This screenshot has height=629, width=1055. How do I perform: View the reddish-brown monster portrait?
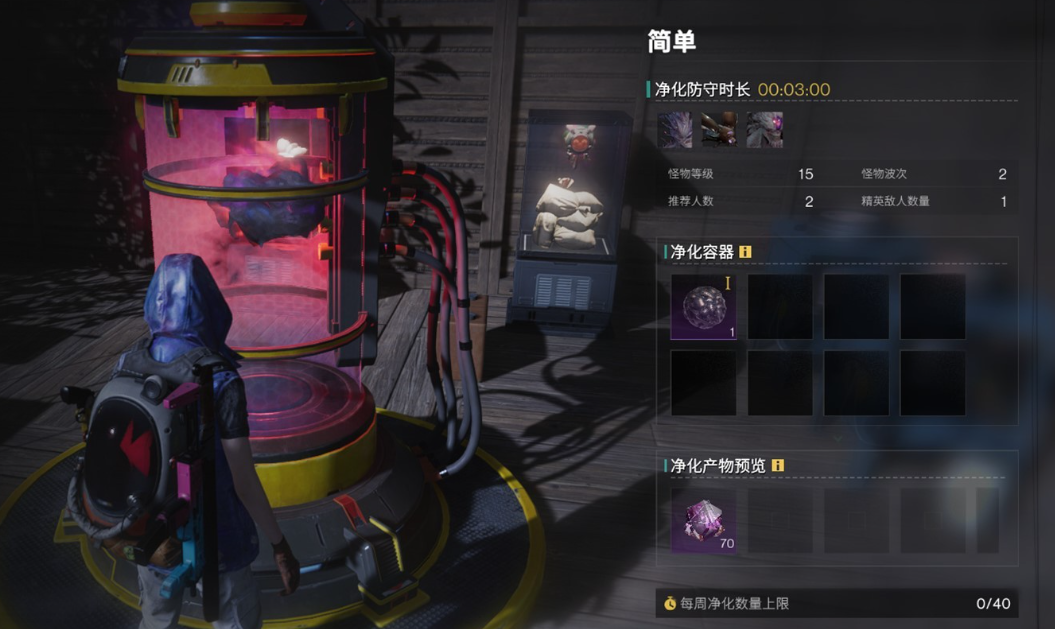click(720, 130)
